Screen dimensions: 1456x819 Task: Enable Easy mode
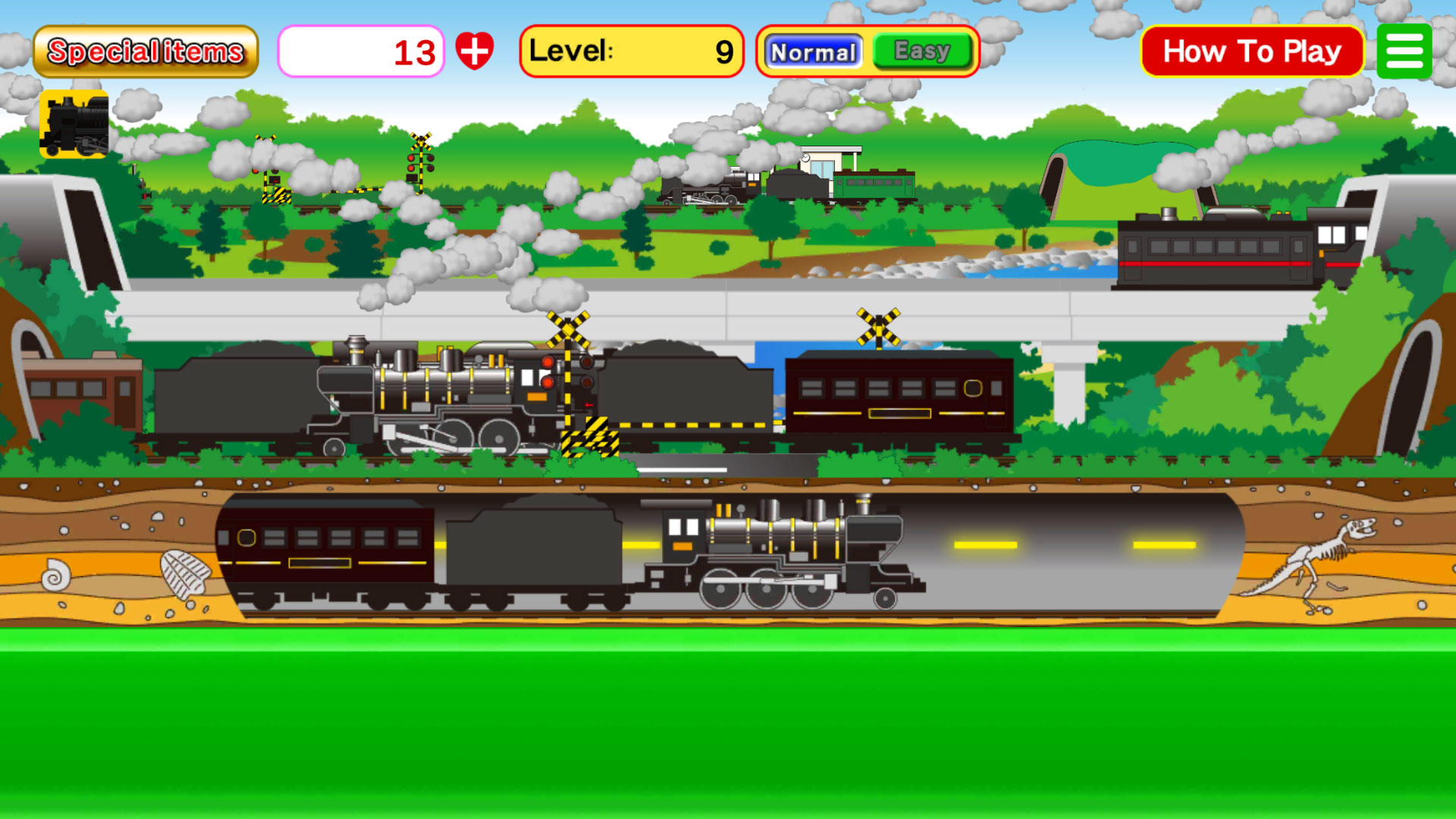(x=921, y=52)
